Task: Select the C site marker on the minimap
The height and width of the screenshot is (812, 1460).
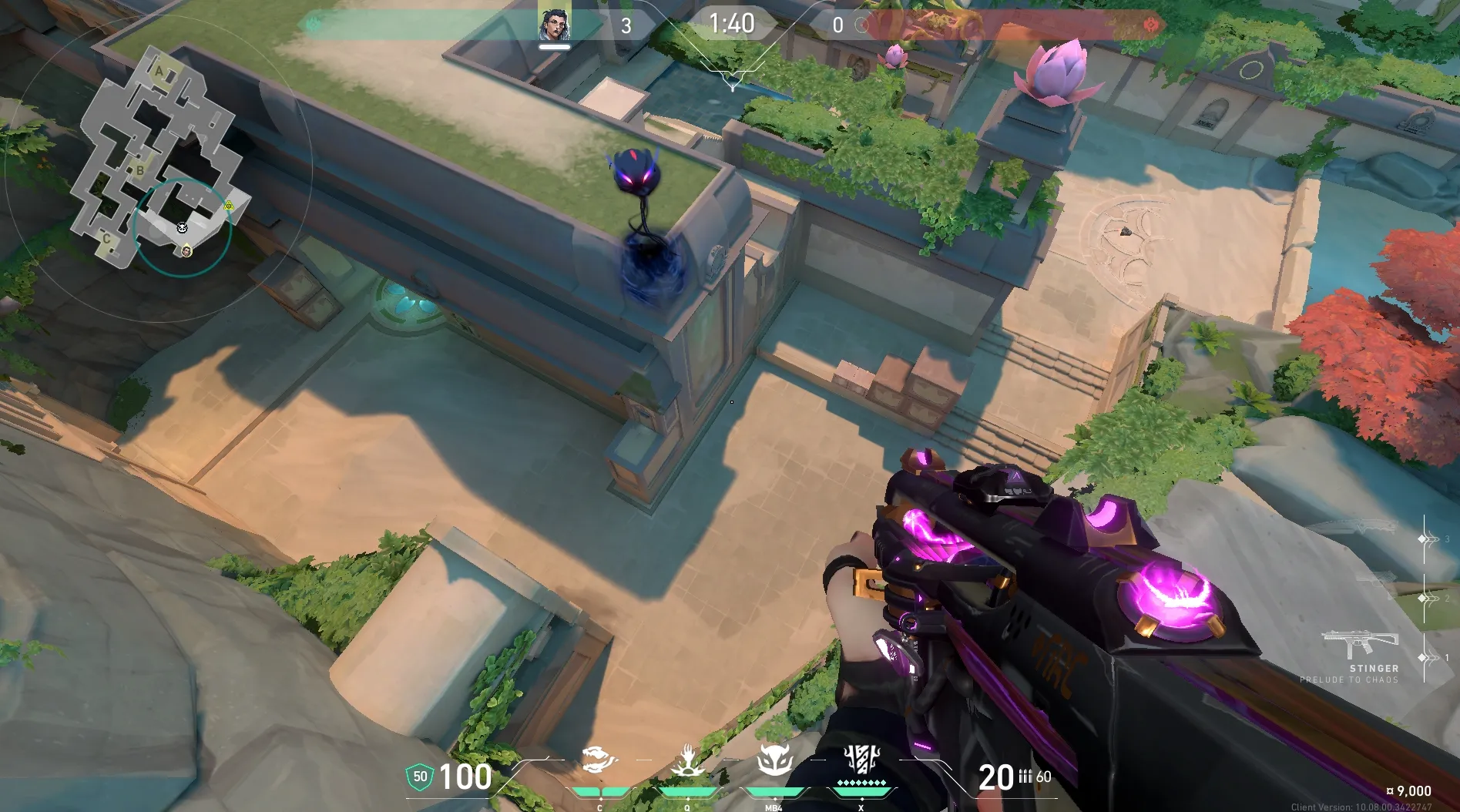Action: [x=107, y=239]
